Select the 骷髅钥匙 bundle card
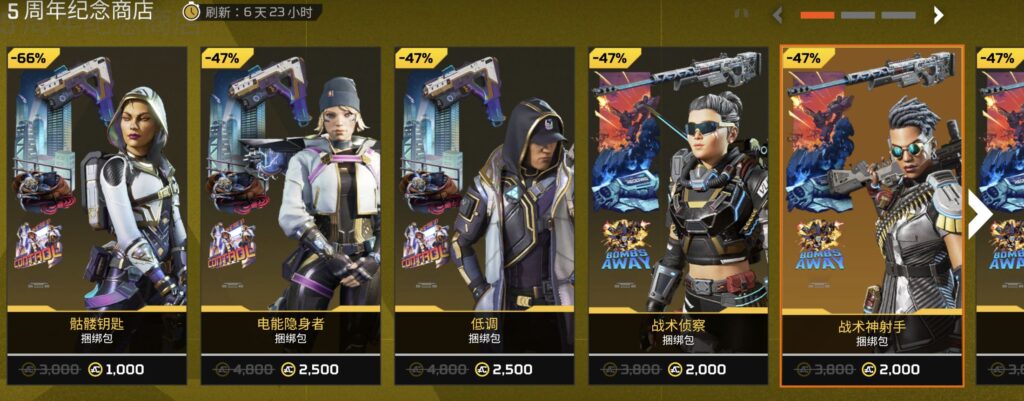The width and height of the screenshot is (1024, 401). click(x=97, y=215)
